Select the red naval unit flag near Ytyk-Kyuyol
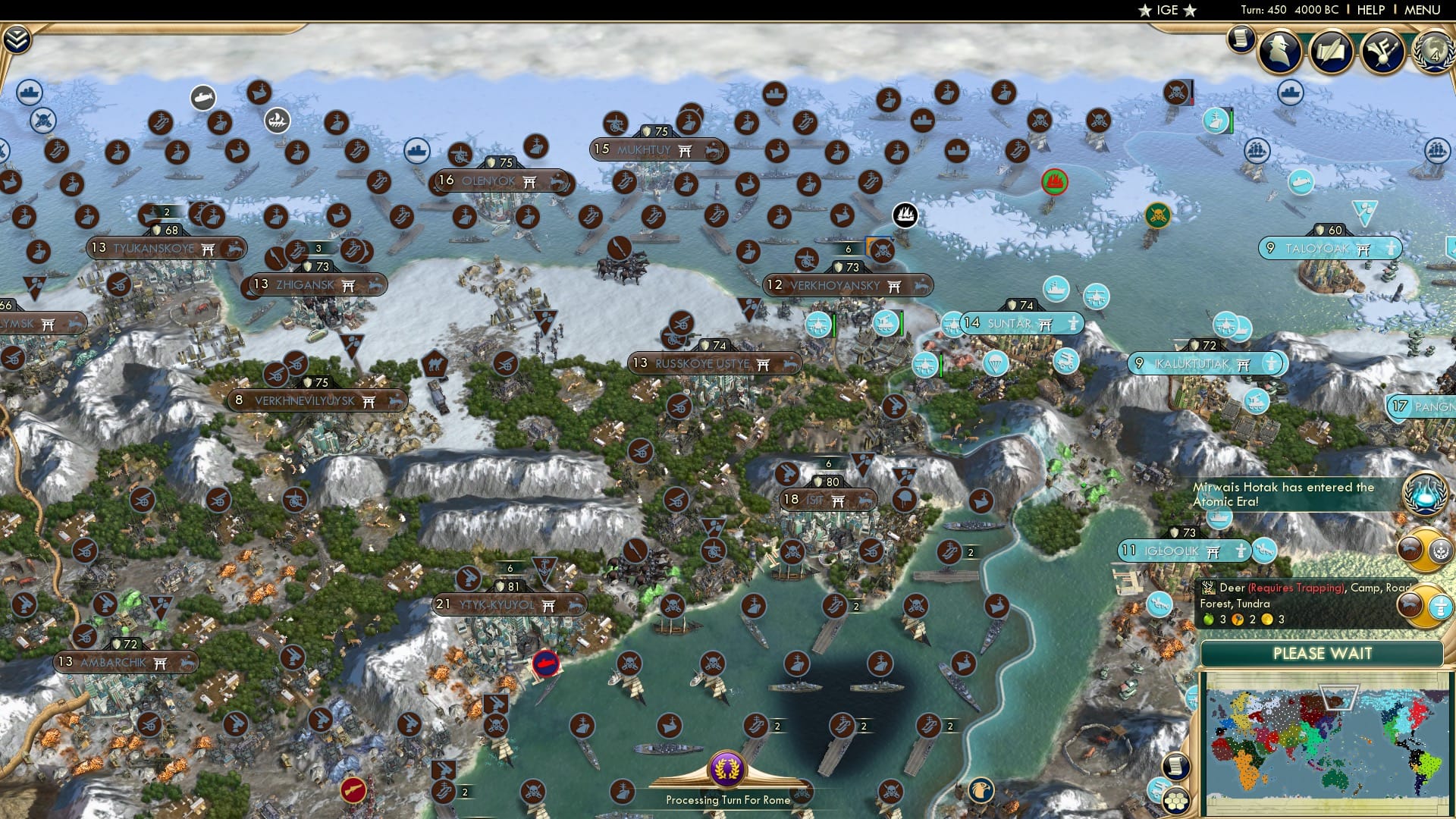 click(544, 663)
